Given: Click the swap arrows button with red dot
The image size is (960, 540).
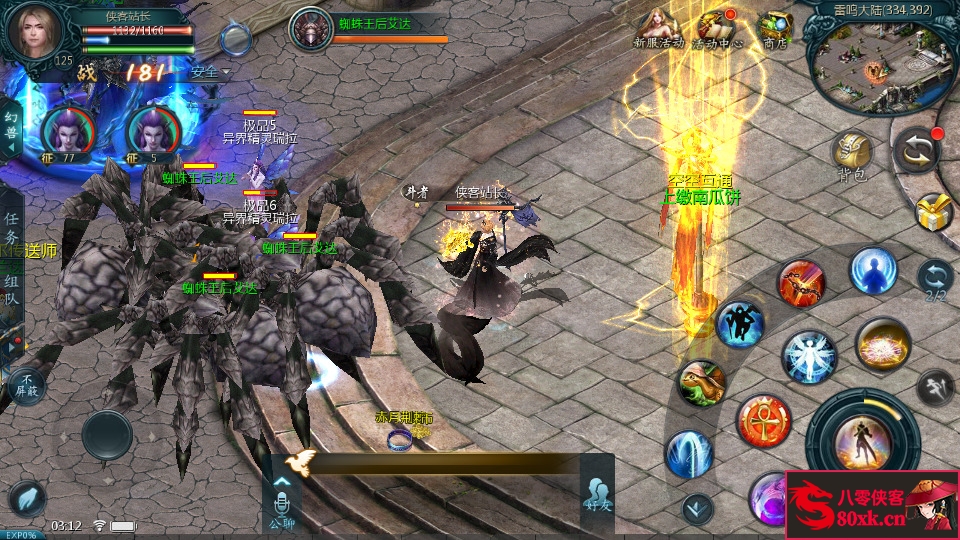Looking at the screenshot, I should (x=916, y=149).
